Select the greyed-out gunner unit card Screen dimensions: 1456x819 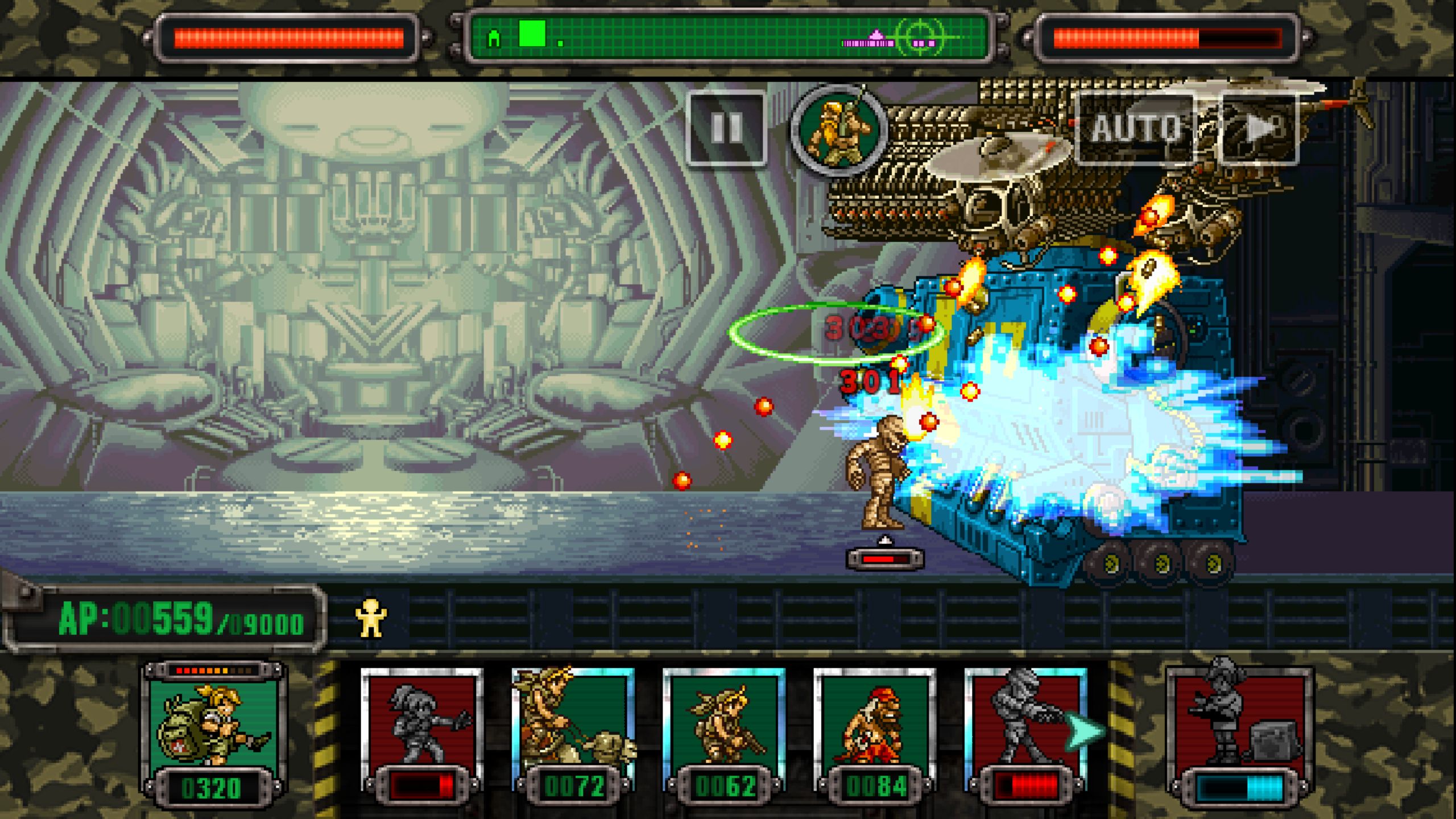pos(1025,734)
